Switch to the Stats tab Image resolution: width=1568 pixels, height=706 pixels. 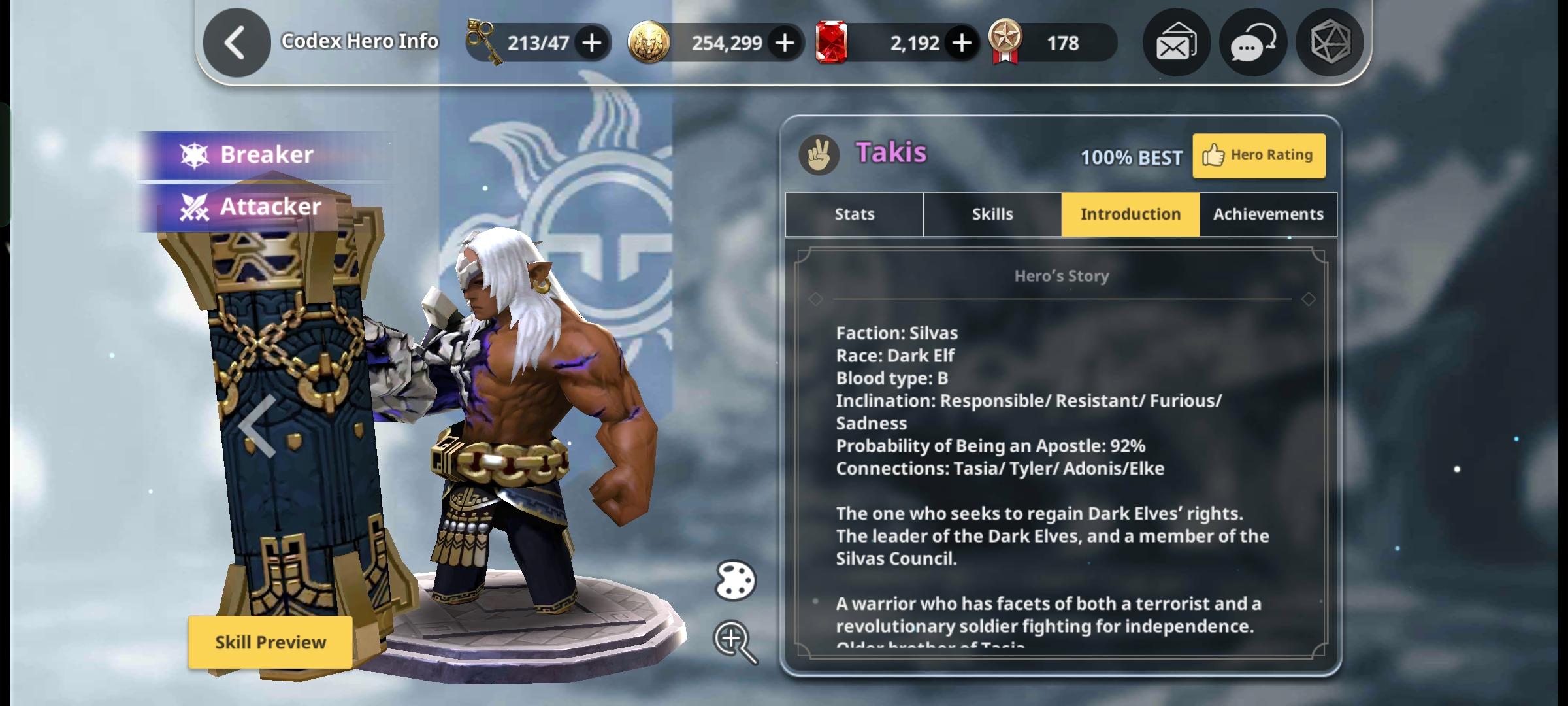pos(853,214)
